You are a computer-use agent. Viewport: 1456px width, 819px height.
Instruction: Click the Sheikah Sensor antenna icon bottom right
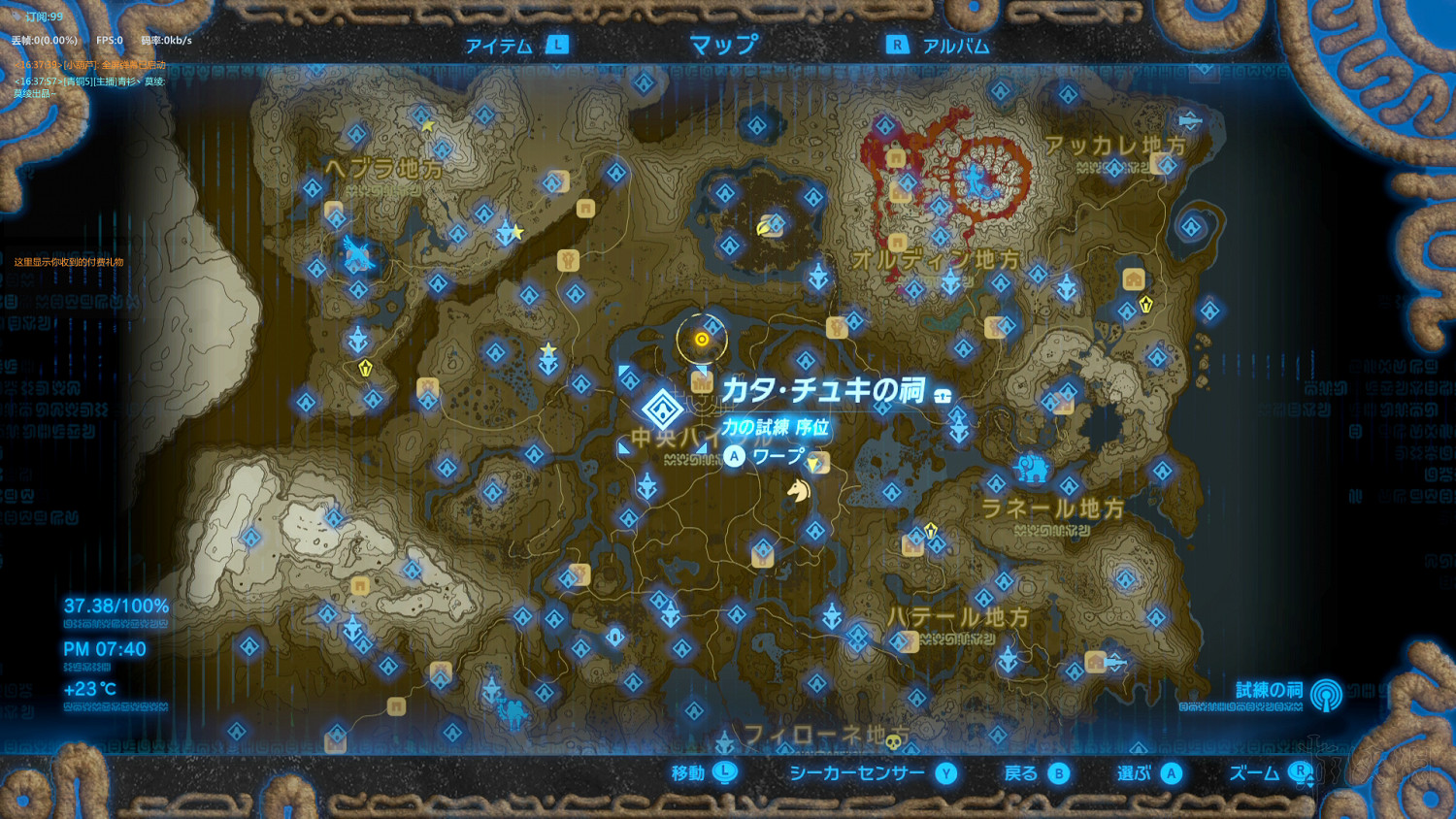[1324, 695]
